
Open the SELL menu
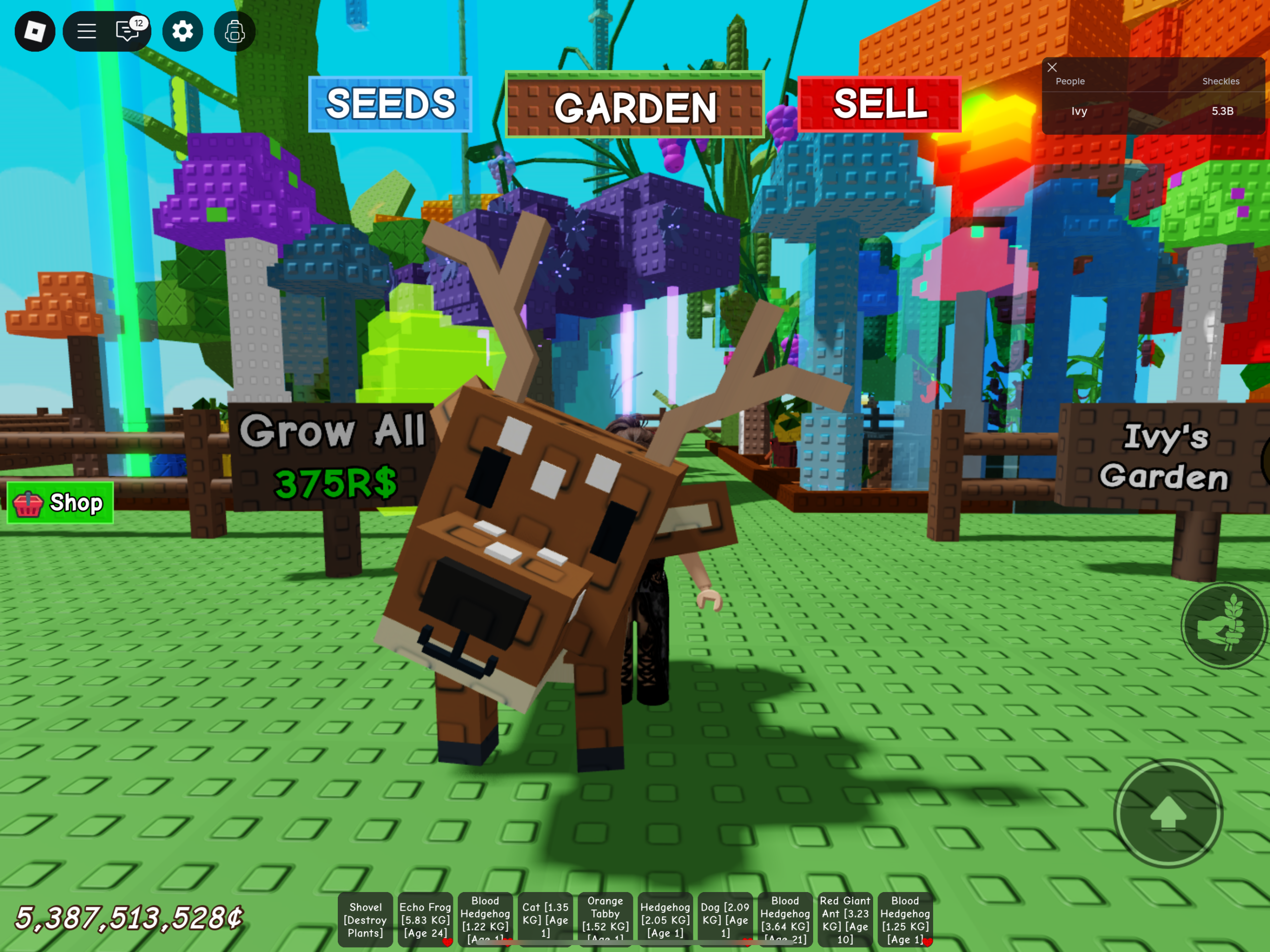(x=879, y=106)
